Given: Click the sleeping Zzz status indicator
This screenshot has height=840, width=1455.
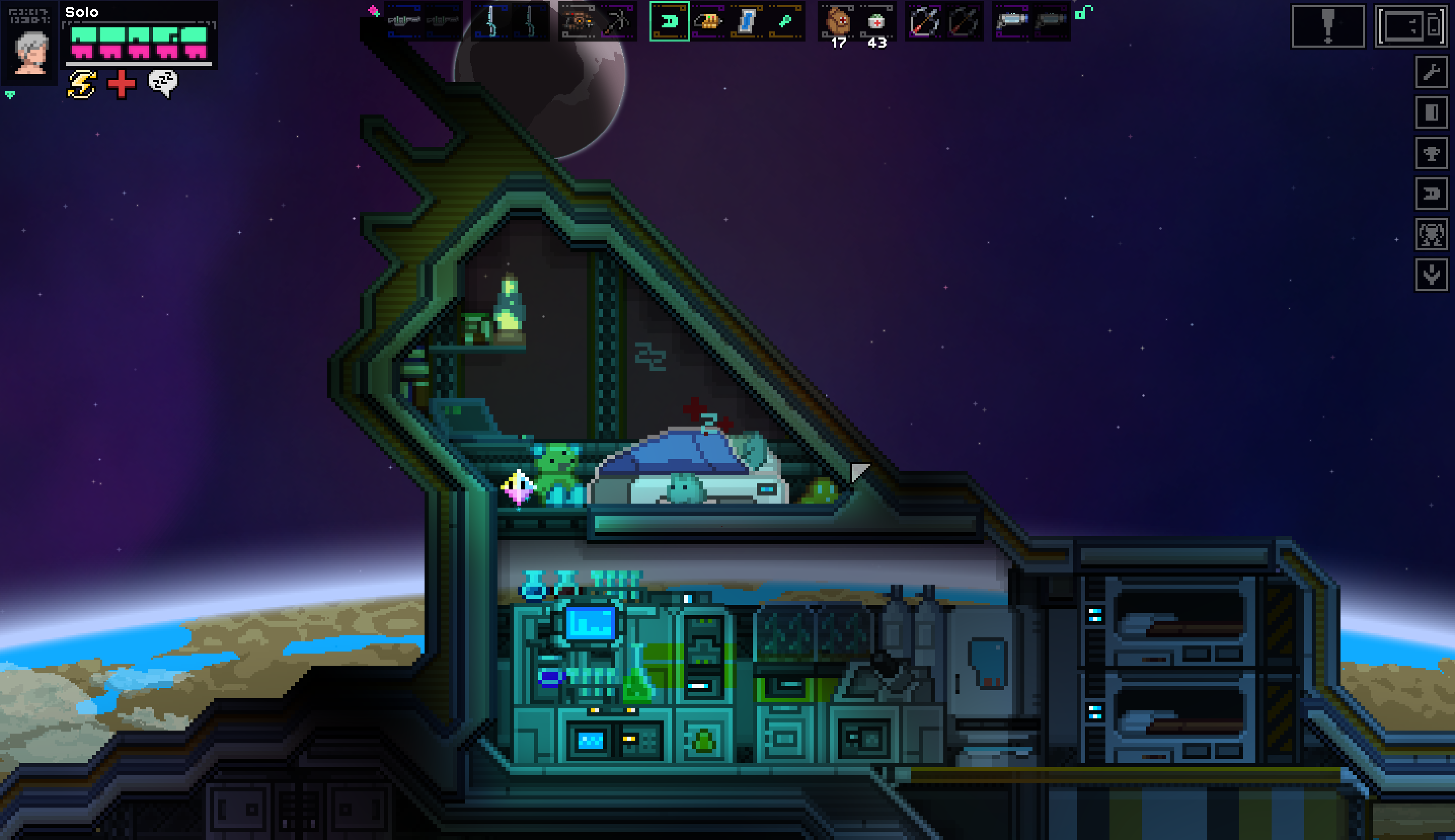Looking at the screenshot, I should pyautogui.click(x=162, y=85).
